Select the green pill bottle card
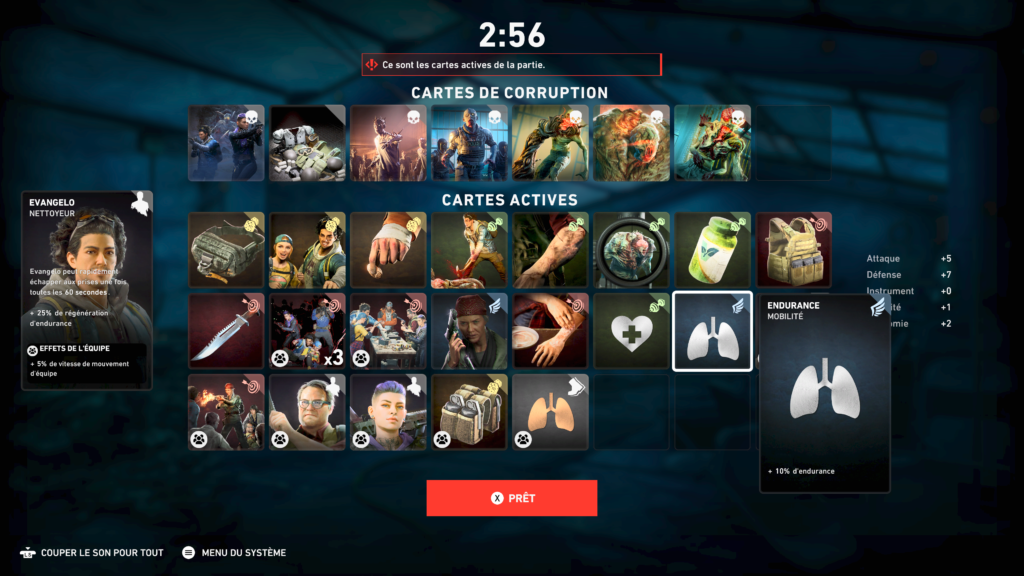This screenshot has height=576, width=1024. point(712,250)
